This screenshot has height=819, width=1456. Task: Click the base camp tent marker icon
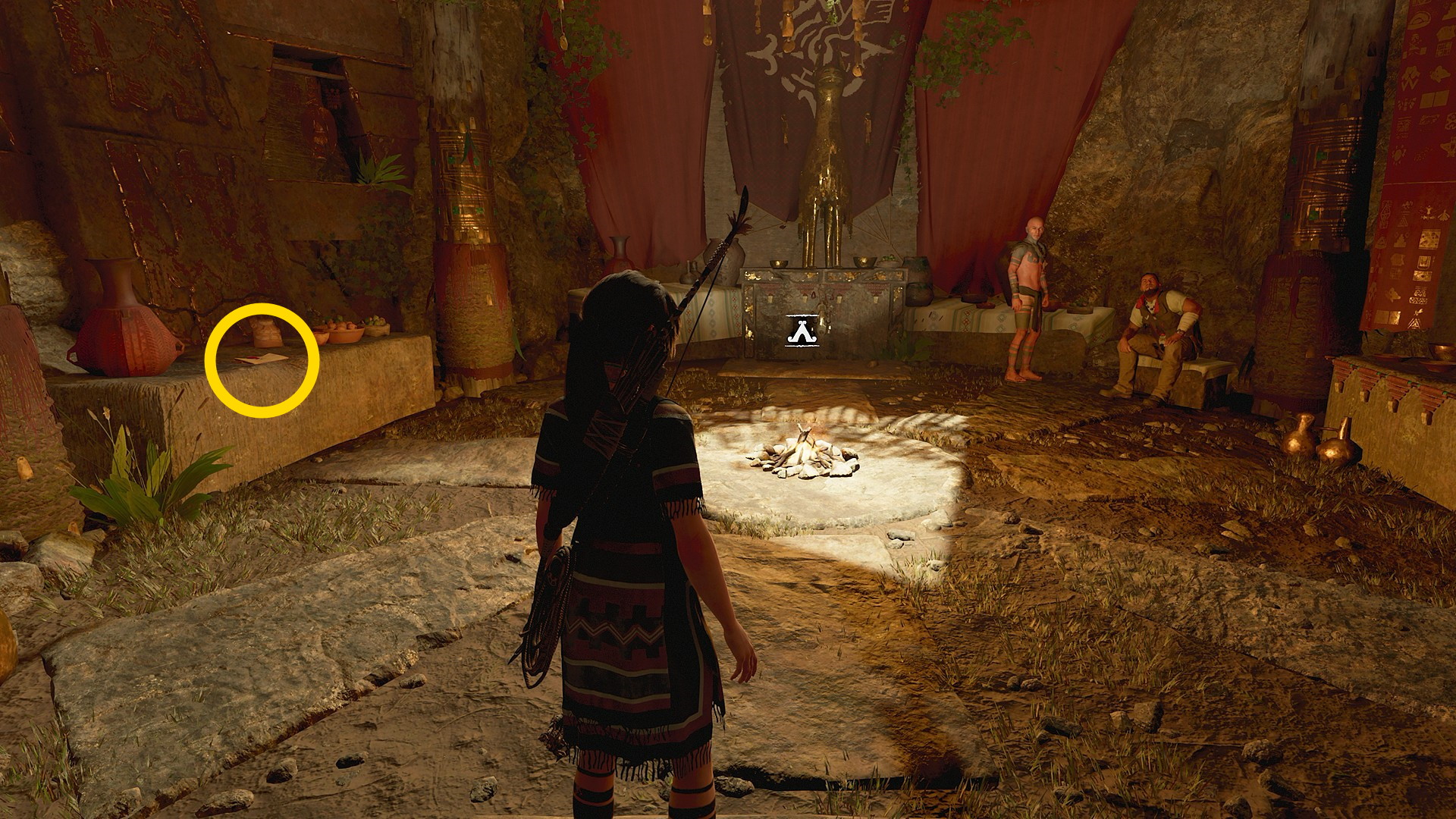[x=804, y=331]
